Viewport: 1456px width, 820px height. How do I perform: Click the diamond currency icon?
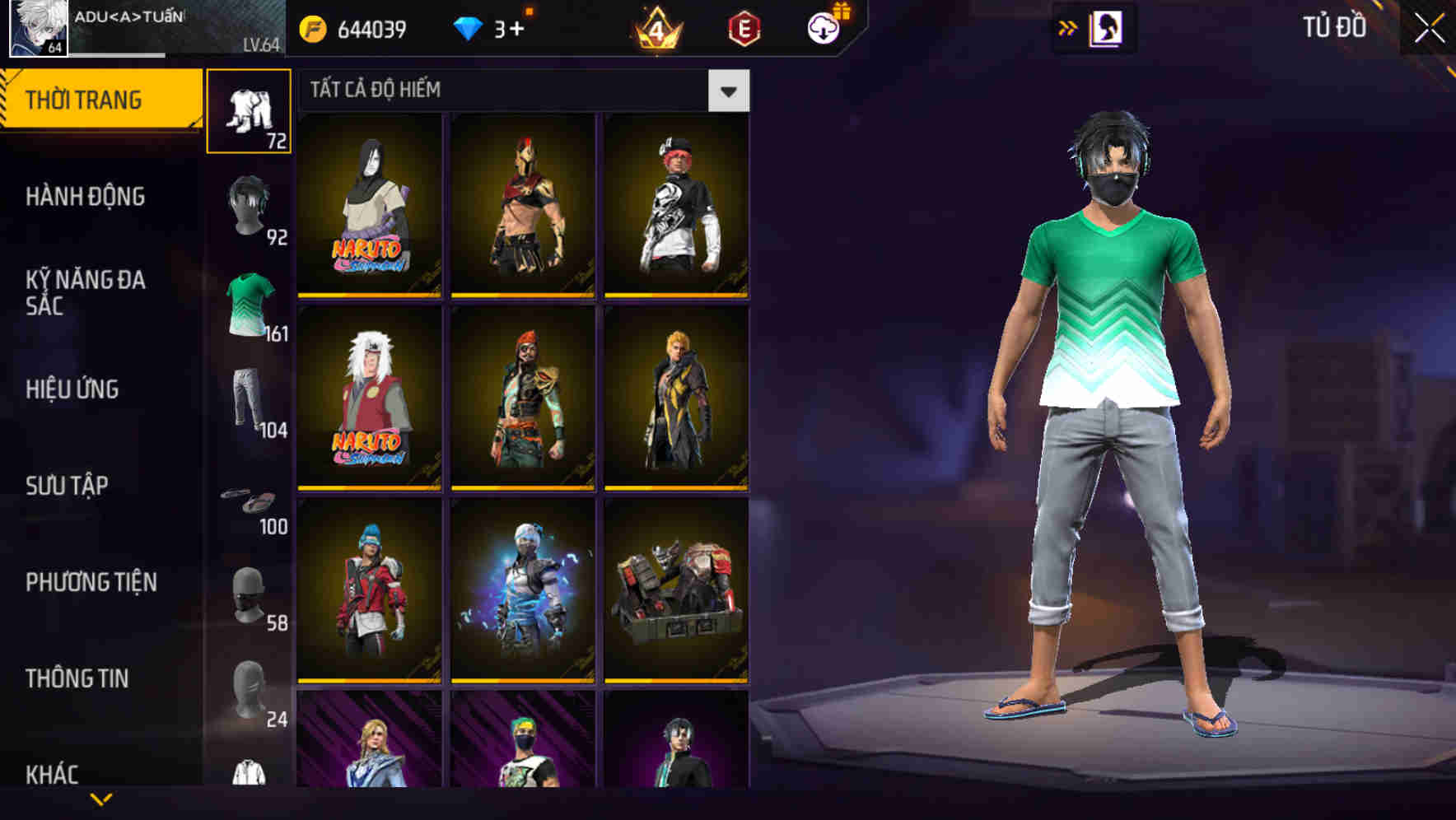click(x=468, y=27)
